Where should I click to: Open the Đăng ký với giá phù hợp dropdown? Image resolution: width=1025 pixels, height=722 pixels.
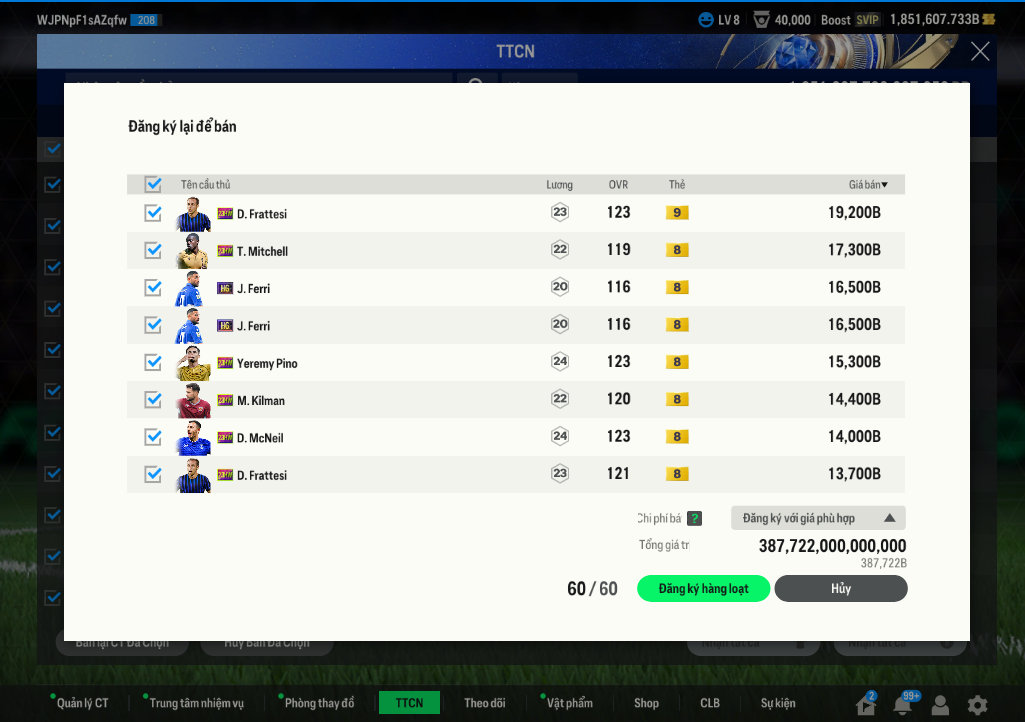818,518
